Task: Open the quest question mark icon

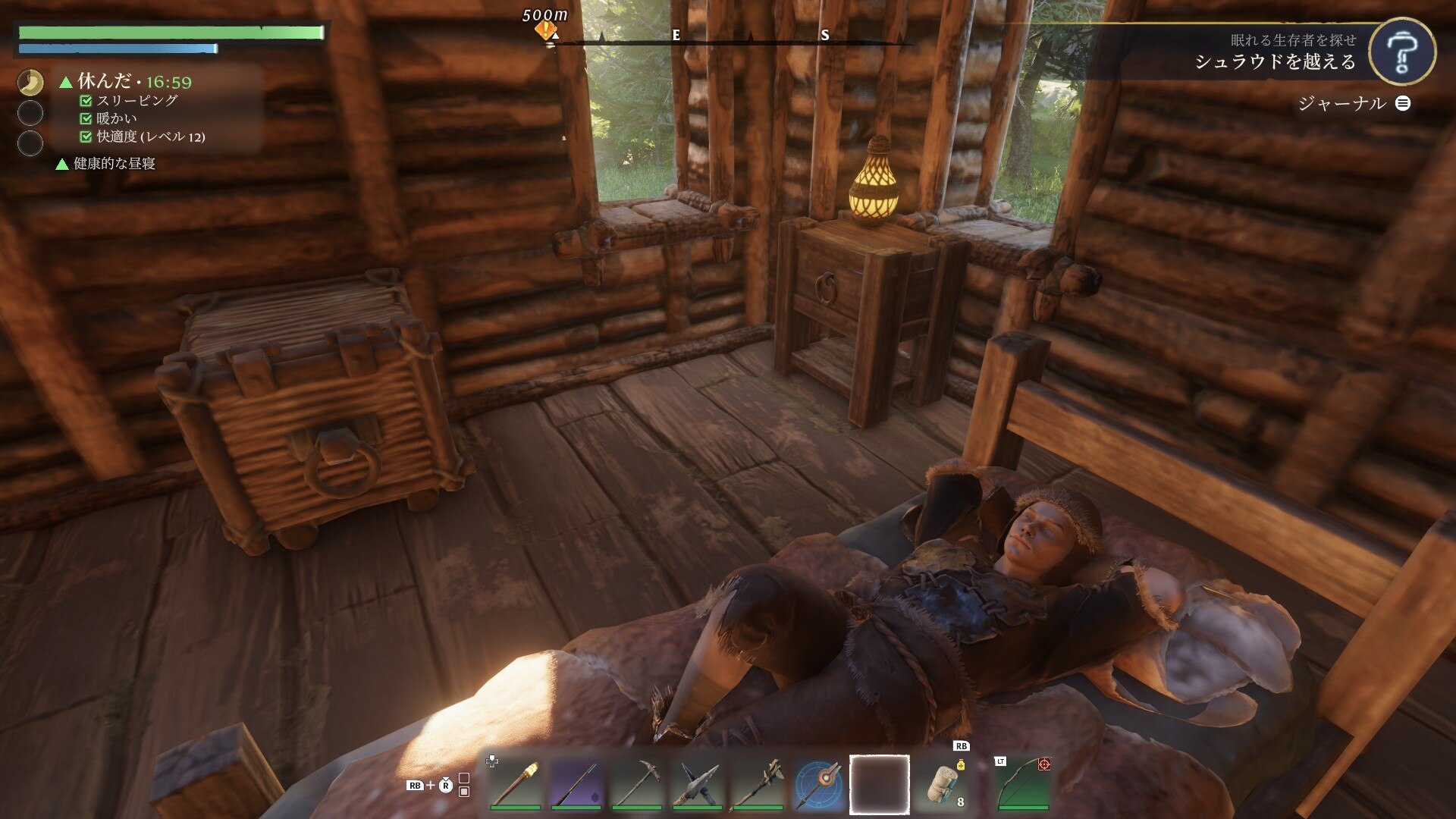Action: pos(1401,52)
